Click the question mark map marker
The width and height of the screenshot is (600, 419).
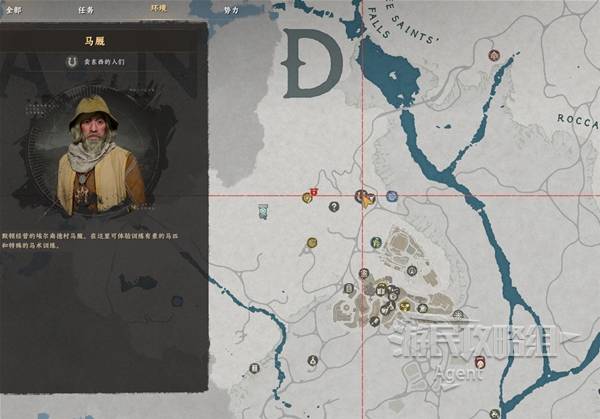coord(334,207)
